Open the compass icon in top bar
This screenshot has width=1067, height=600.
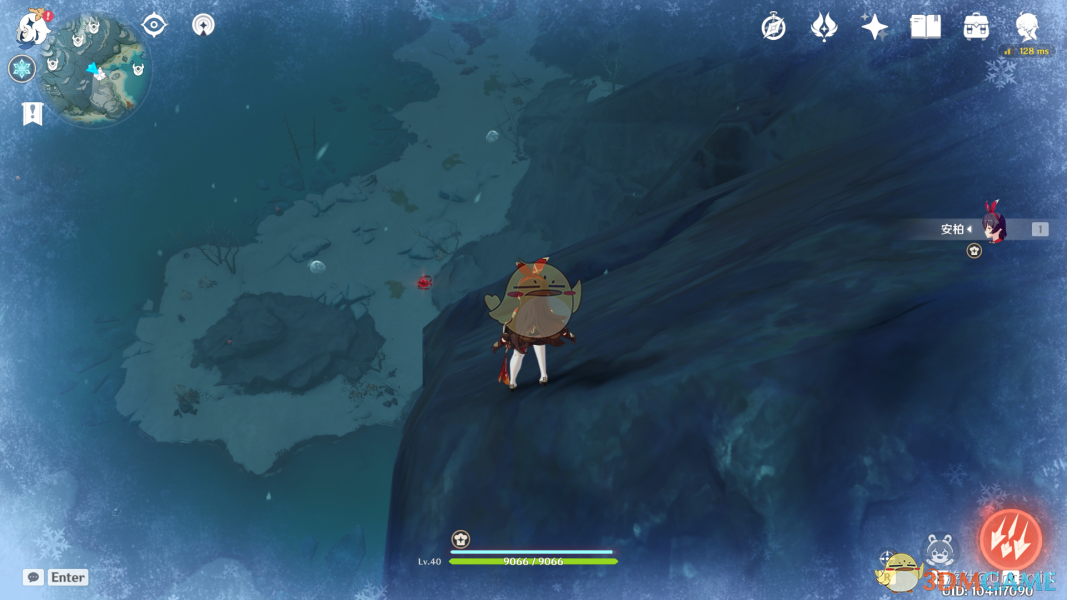[x=773, y=27]
